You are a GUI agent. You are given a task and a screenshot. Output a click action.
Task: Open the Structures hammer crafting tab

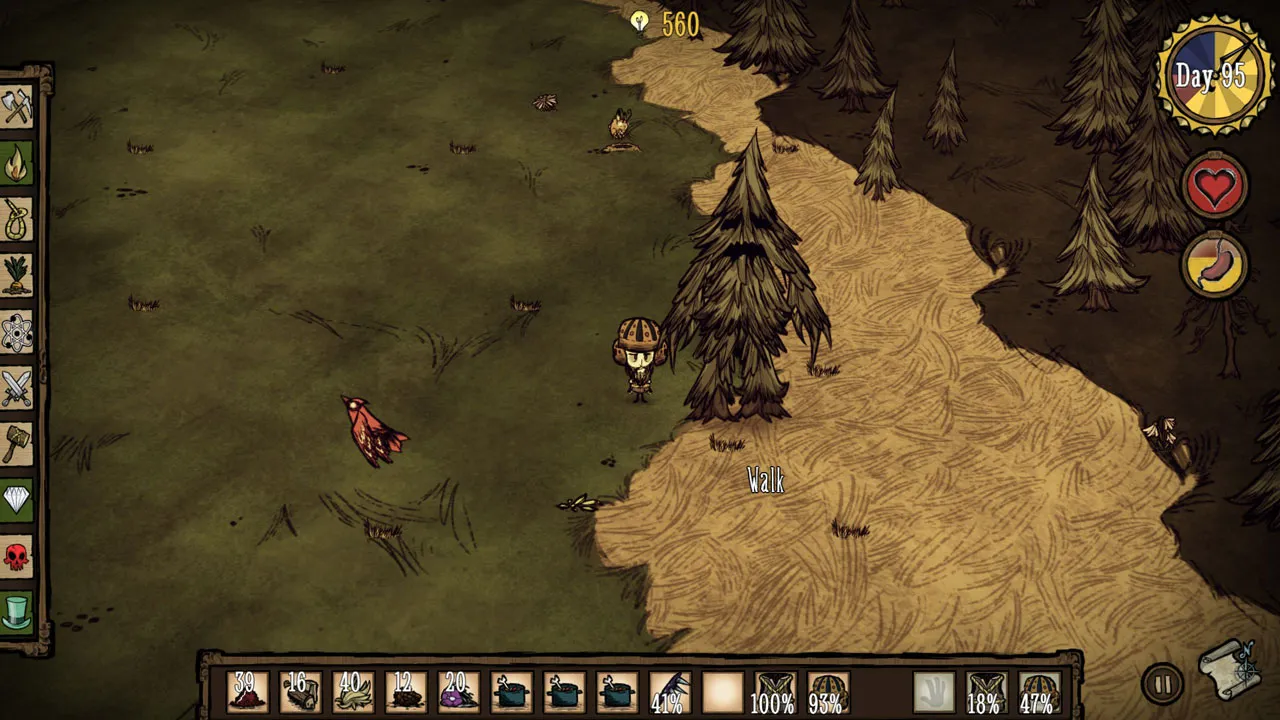(x=17, y=444)
